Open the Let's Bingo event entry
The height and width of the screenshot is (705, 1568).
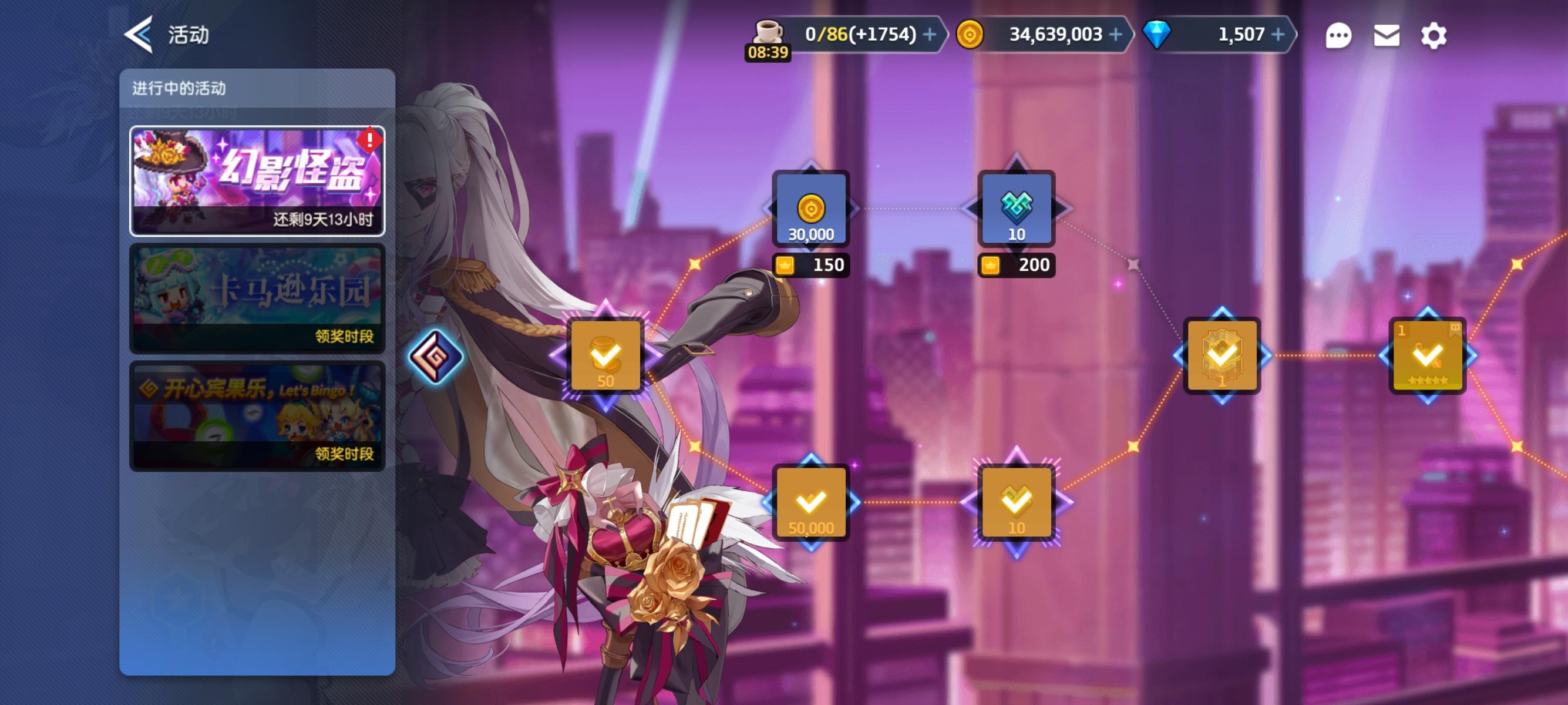pos(257,414)
